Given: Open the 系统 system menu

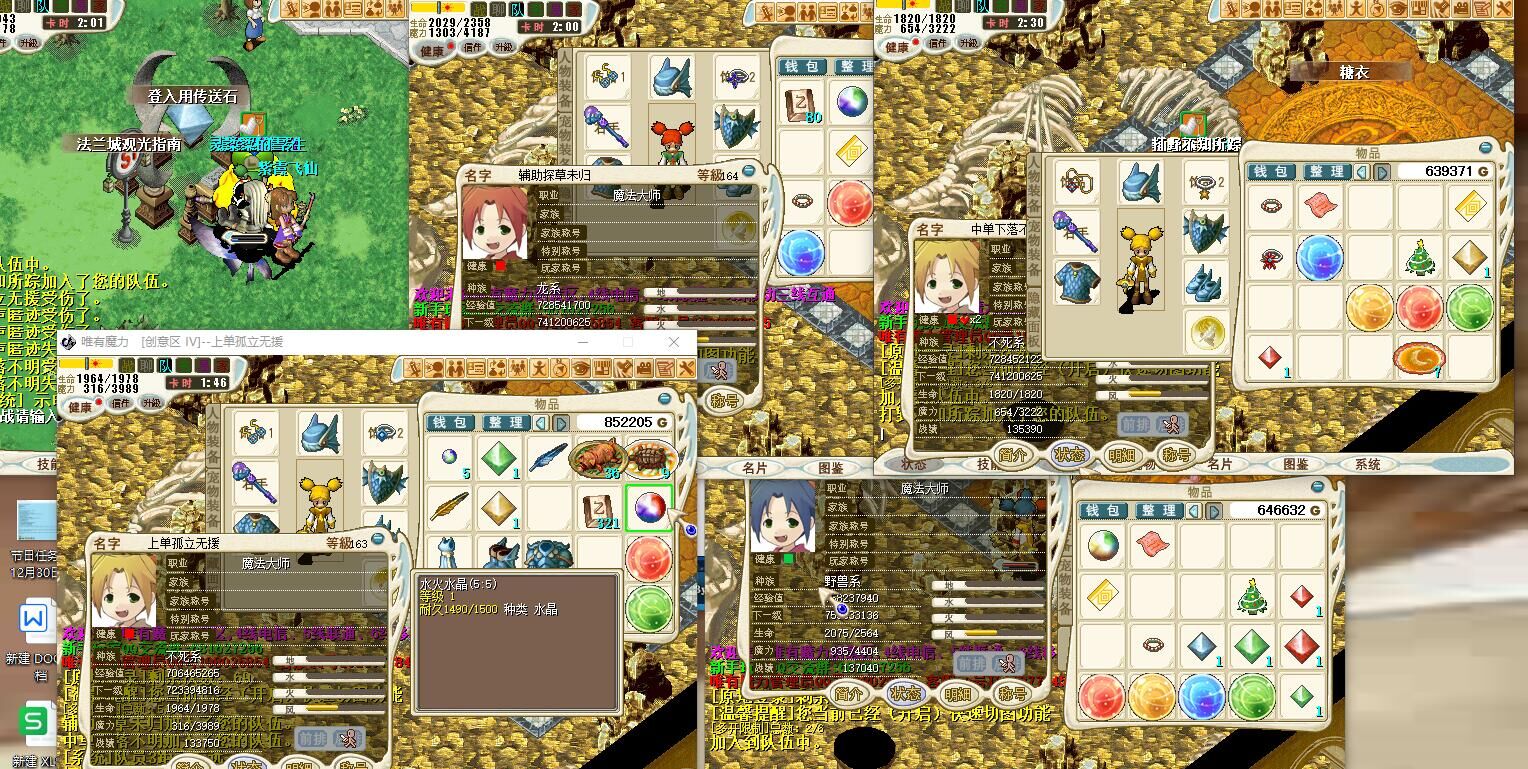Looking at the screenshot, I should [1367, 464].
